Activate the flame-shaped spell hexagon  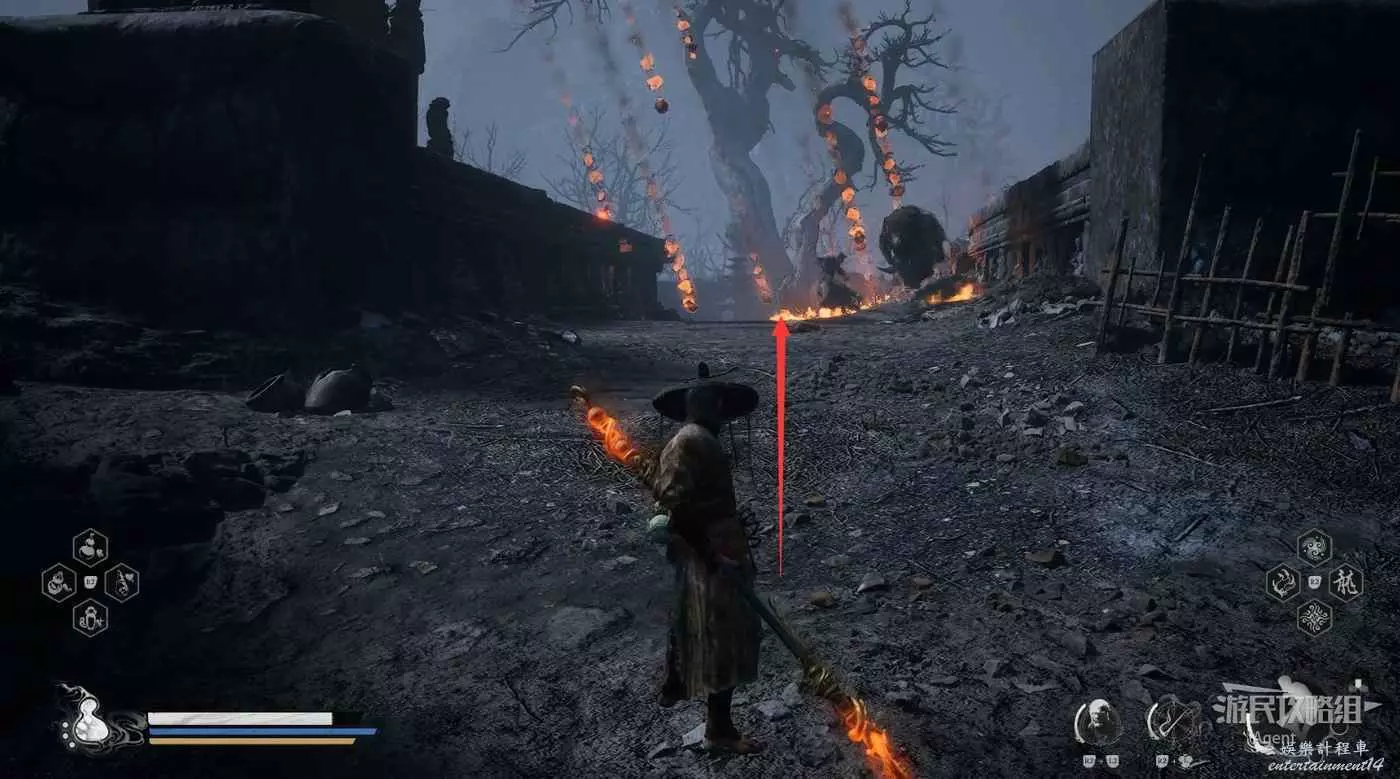coord(1283,582)
